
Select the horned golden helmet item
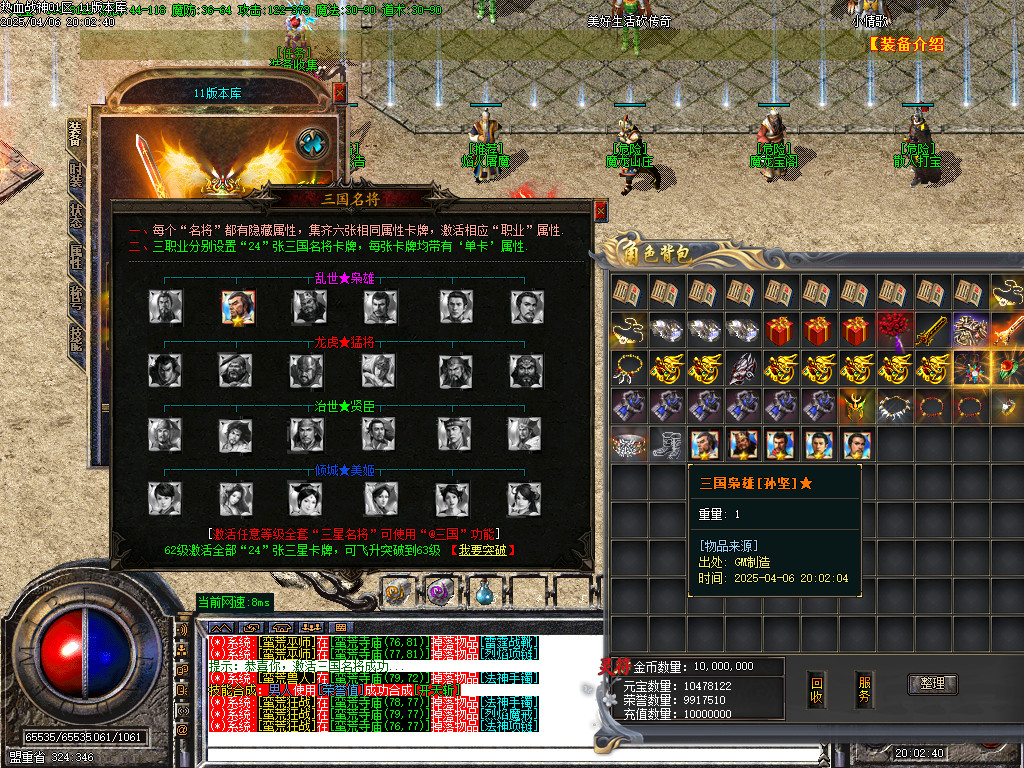pos(856,406)
